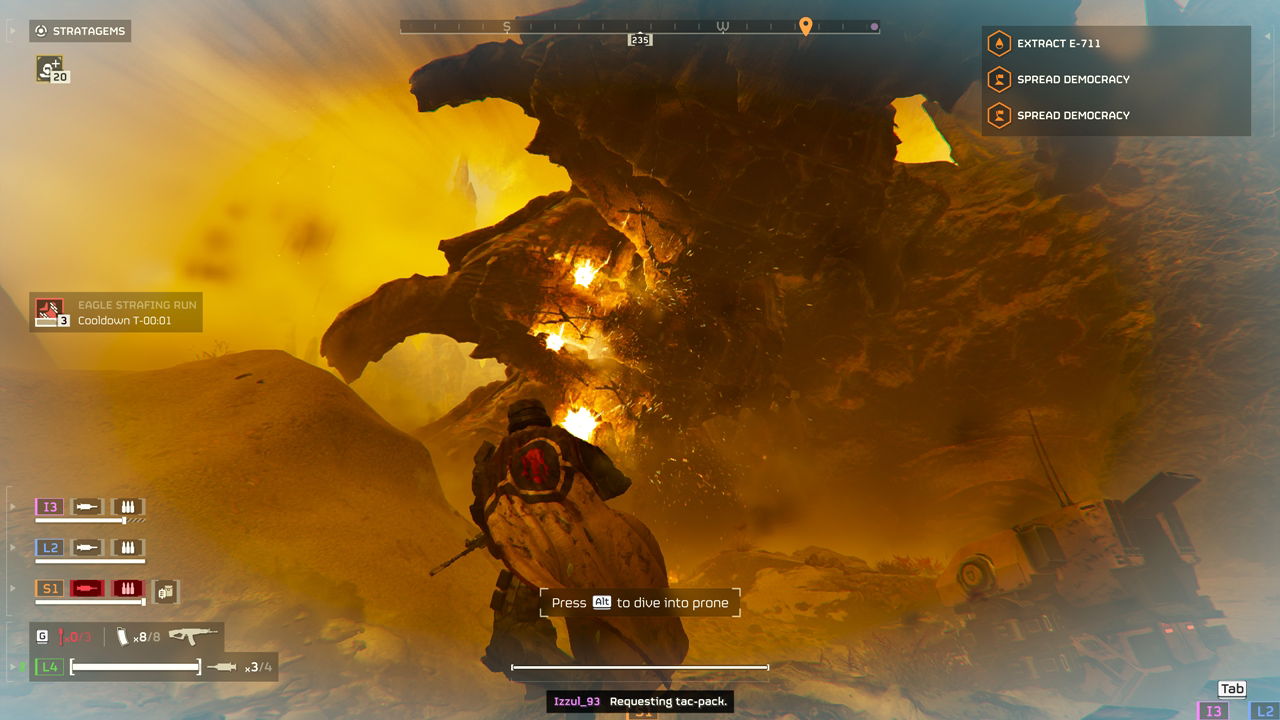Select the Extract E-711 objective
Viewport: 1280px width, 720px height.
tap(1059, 44)
